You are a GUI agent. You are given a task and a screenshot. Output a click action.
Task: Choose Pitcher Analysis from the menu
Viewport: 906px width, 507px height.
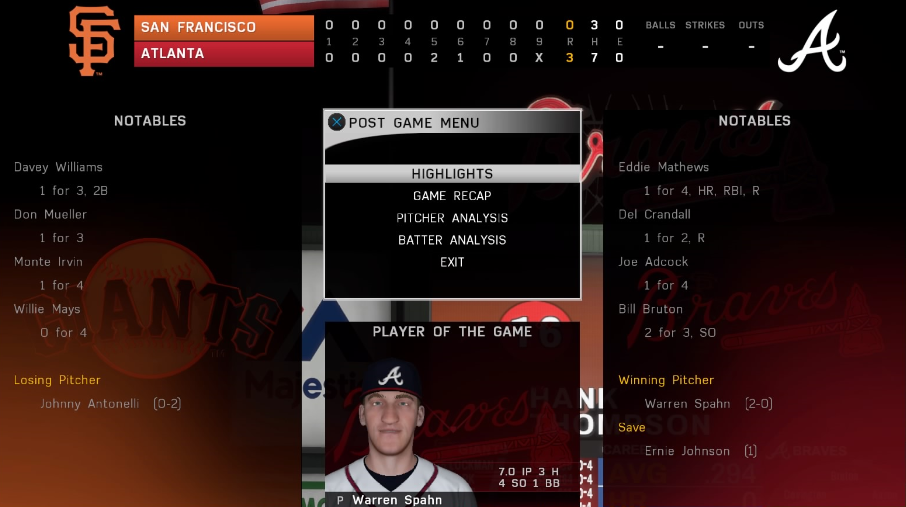[452, 218]
